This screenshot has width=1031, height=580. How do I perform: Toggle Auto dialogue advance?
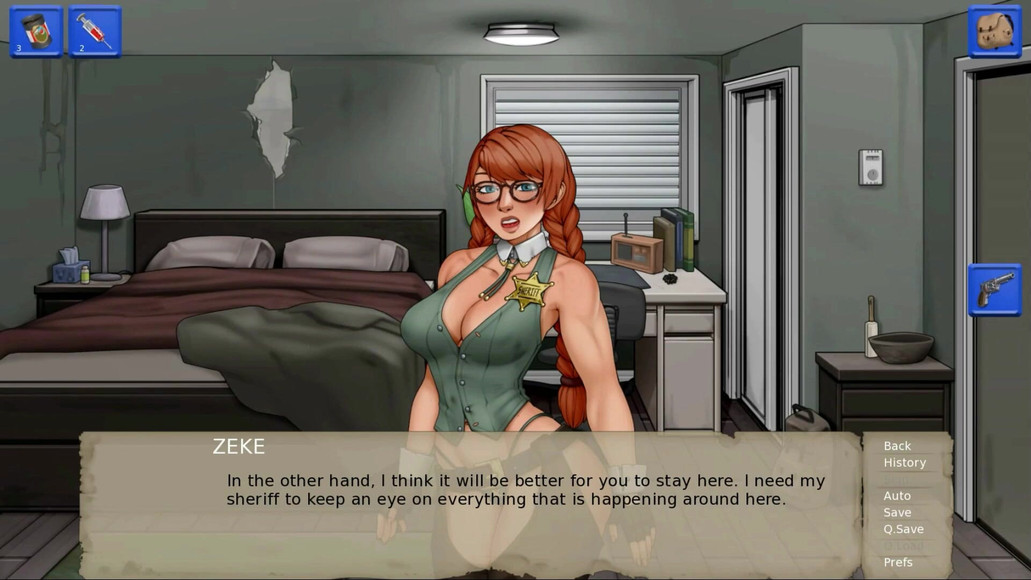tap(897, 496)
